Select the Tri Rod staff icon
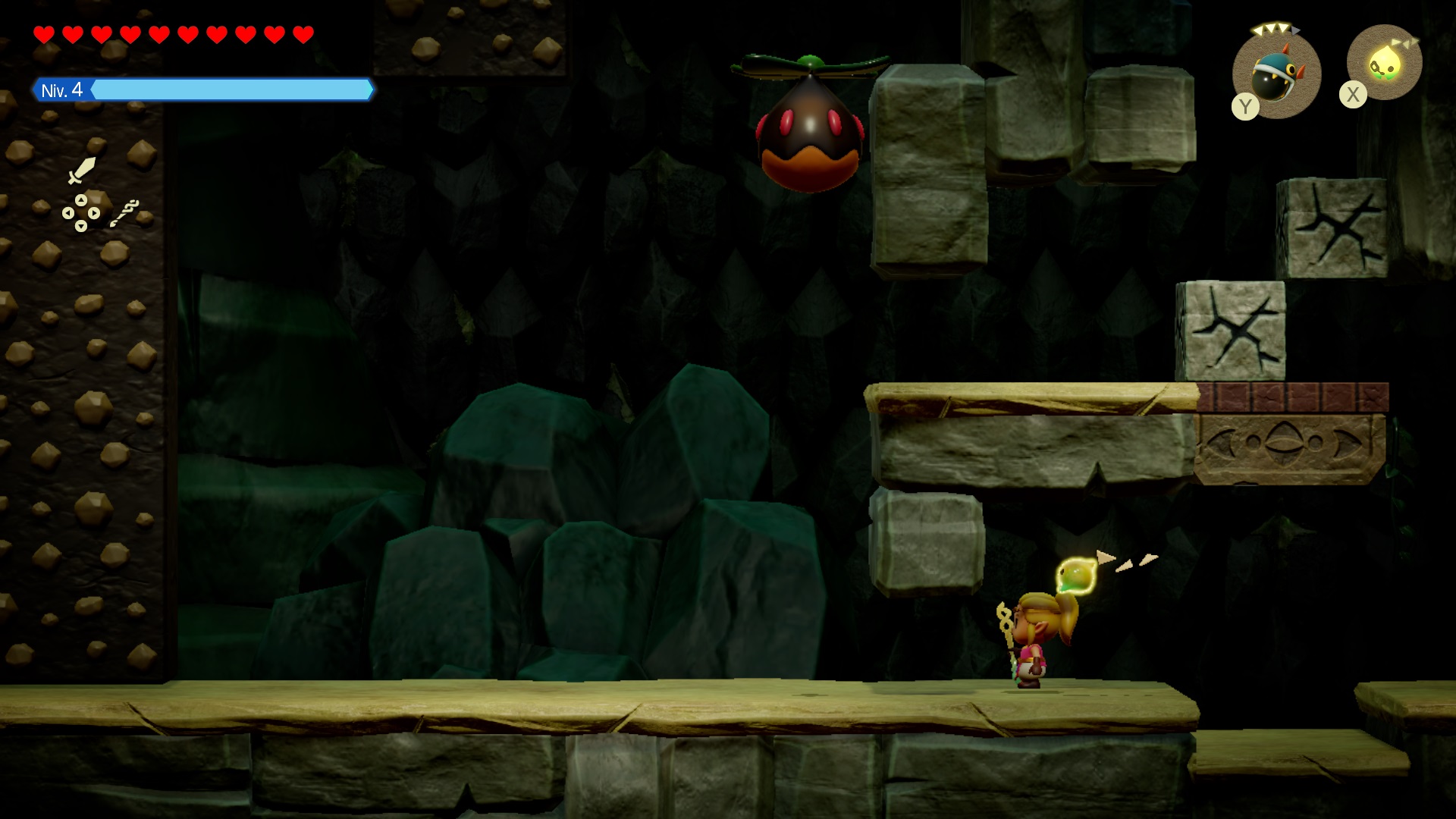The image size is (1456, 819). (124, 213)
